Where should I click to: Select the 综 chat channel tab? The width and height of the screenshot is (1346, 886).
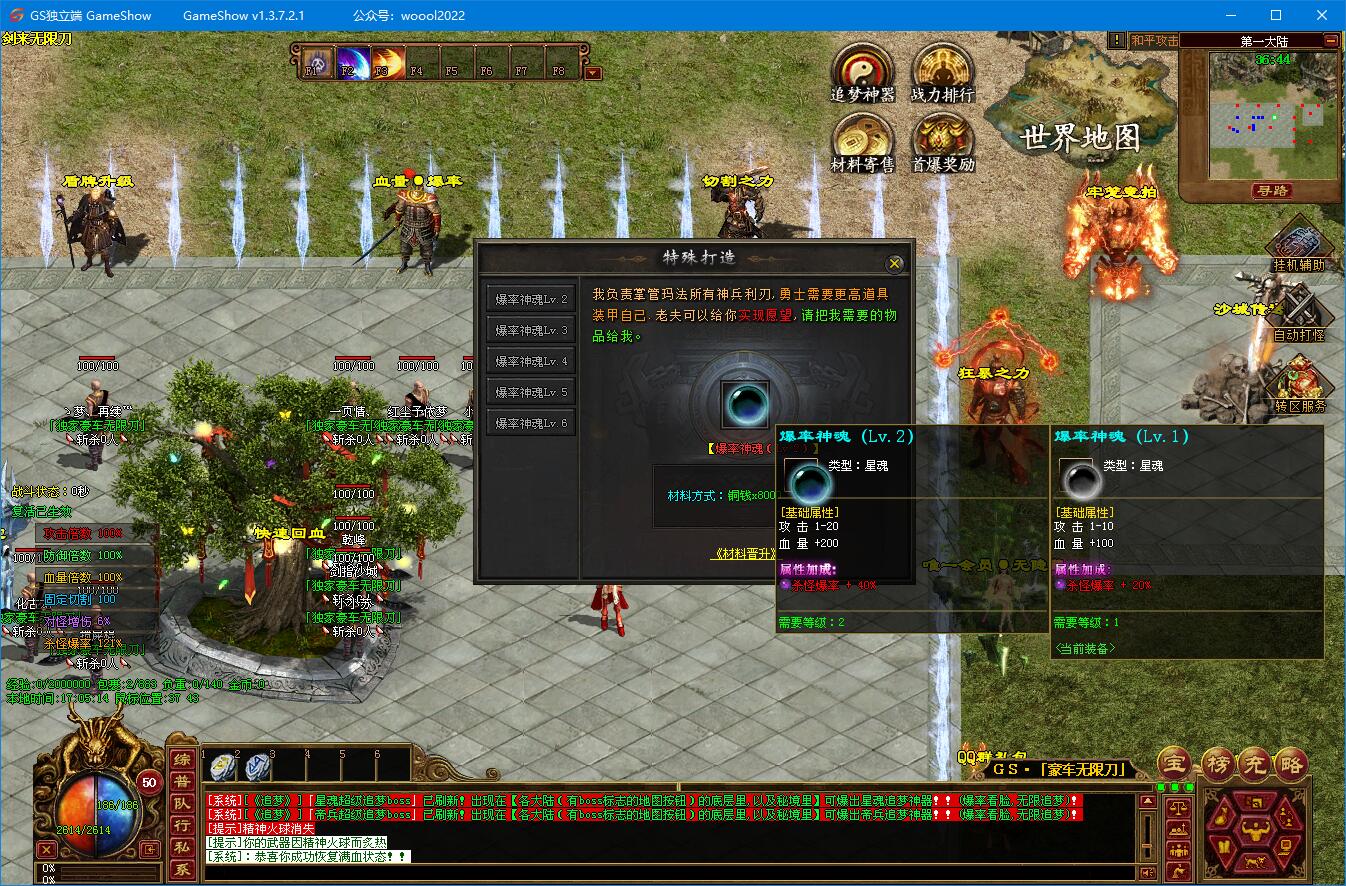(x=181, y=762)
